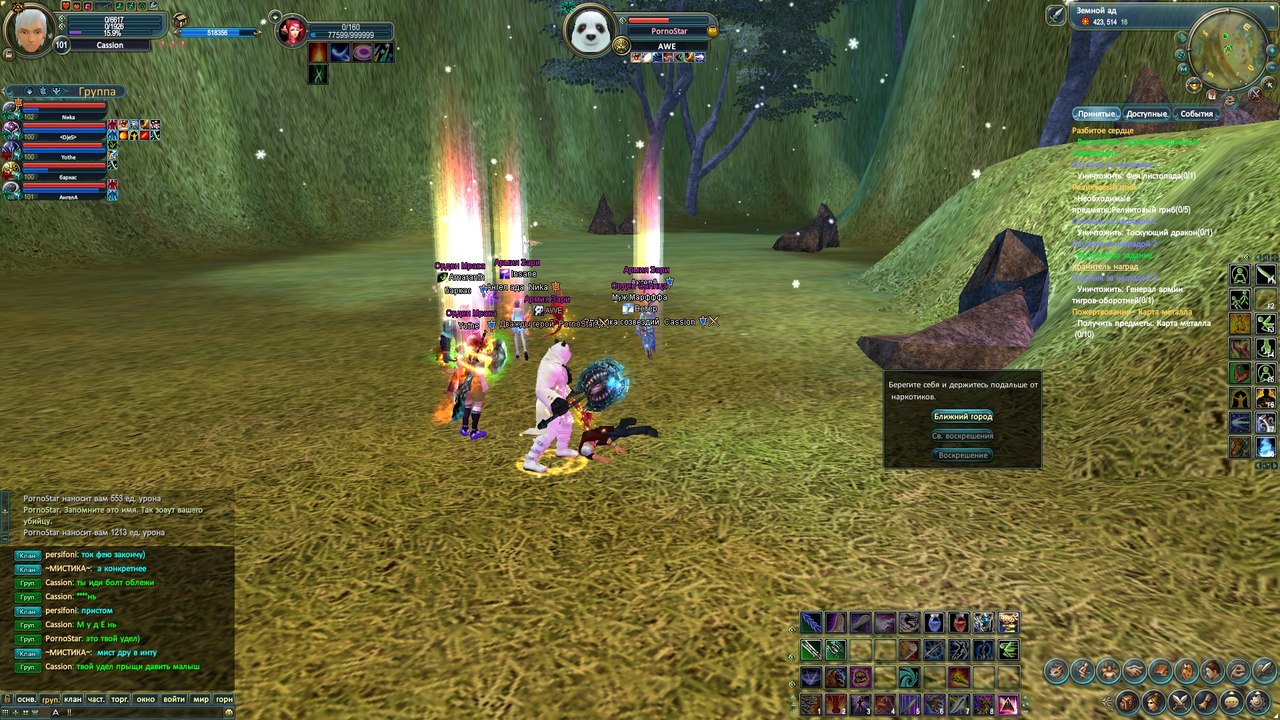Screen dimensions: 1280x720
Task: Show the 'Принятые' accepted quests tab
Action: 1096,114
